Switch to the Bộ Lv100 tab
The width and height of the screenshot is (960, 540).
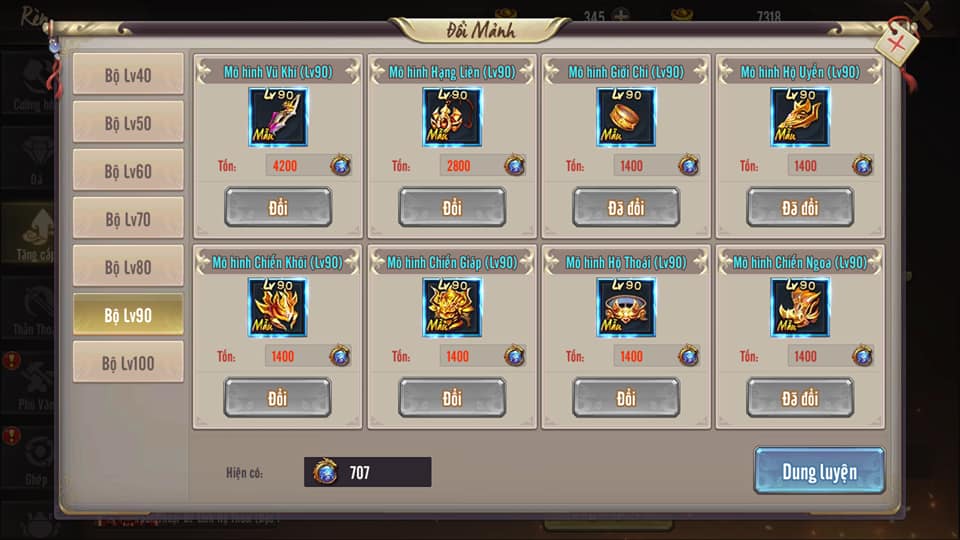pos(128,363)
